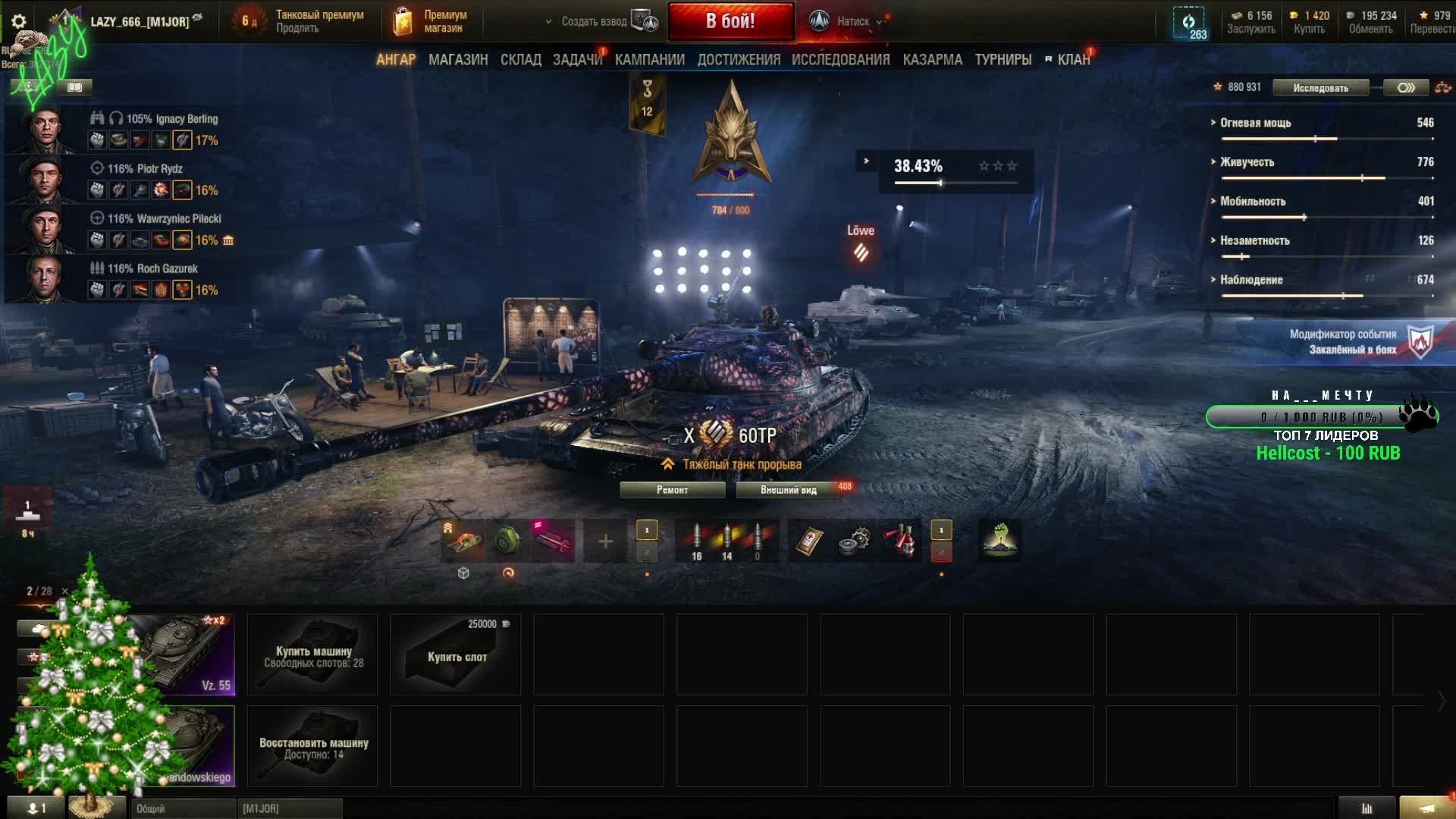Click the Исследовать button
Image resolution: width=1456 pixels, height=819 pixels.
tap(1320, 88)
